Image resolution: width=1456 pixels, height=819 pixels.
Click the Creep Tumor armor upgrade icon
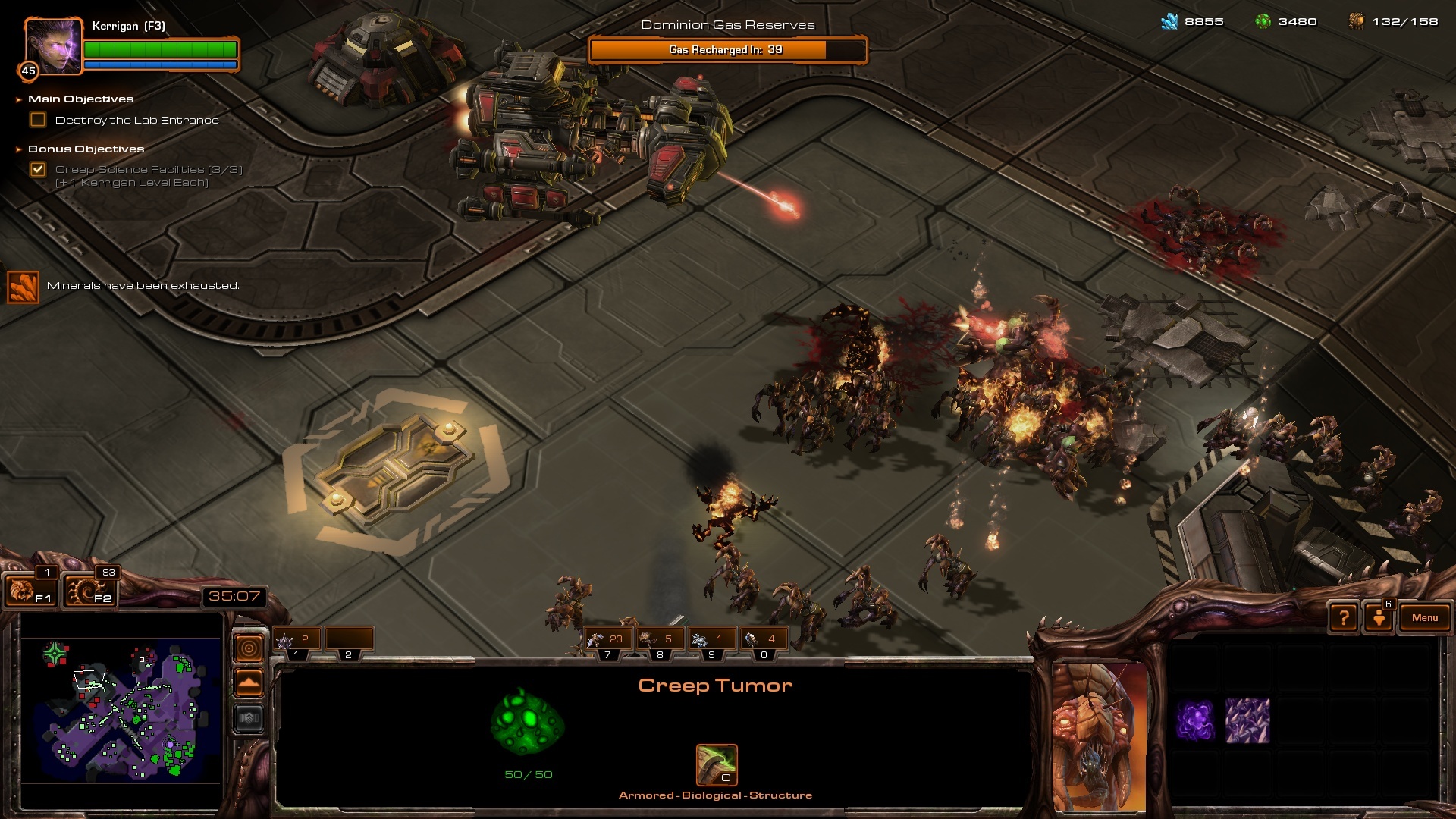[x=717, y=765]
